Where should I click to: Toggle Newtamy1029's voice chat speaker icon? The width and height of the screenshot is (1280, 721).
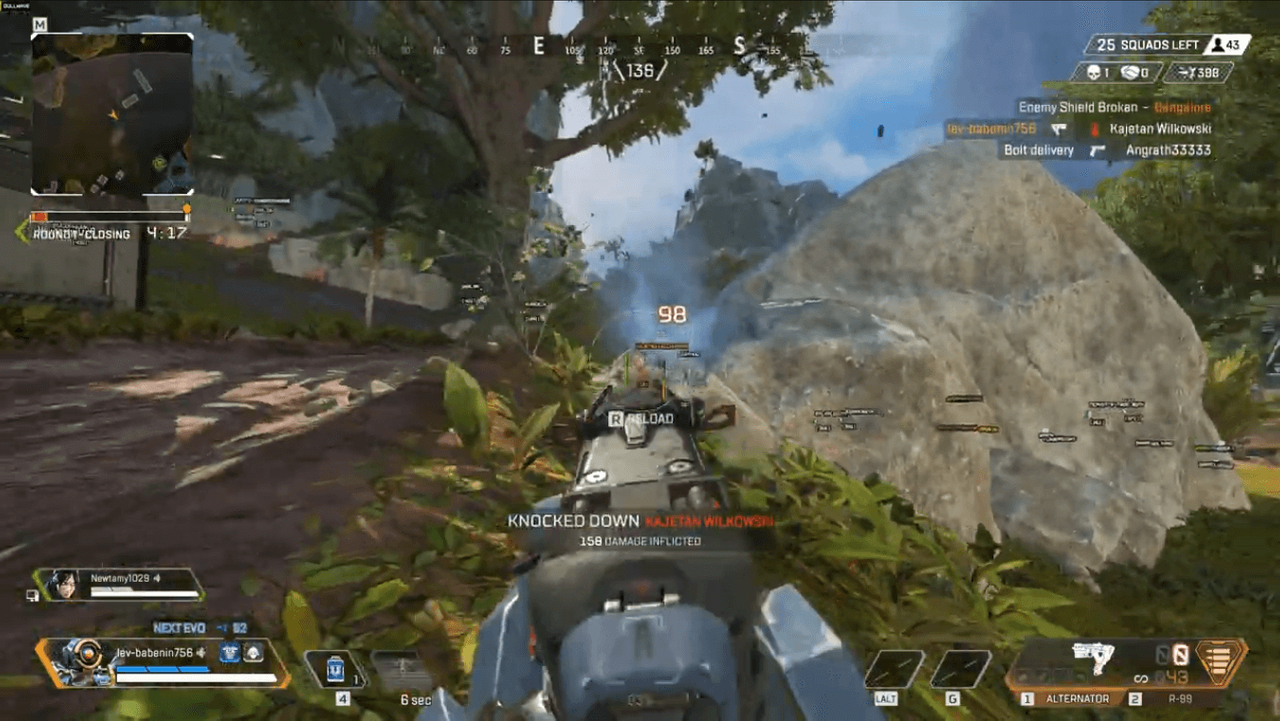coord(155,576)
